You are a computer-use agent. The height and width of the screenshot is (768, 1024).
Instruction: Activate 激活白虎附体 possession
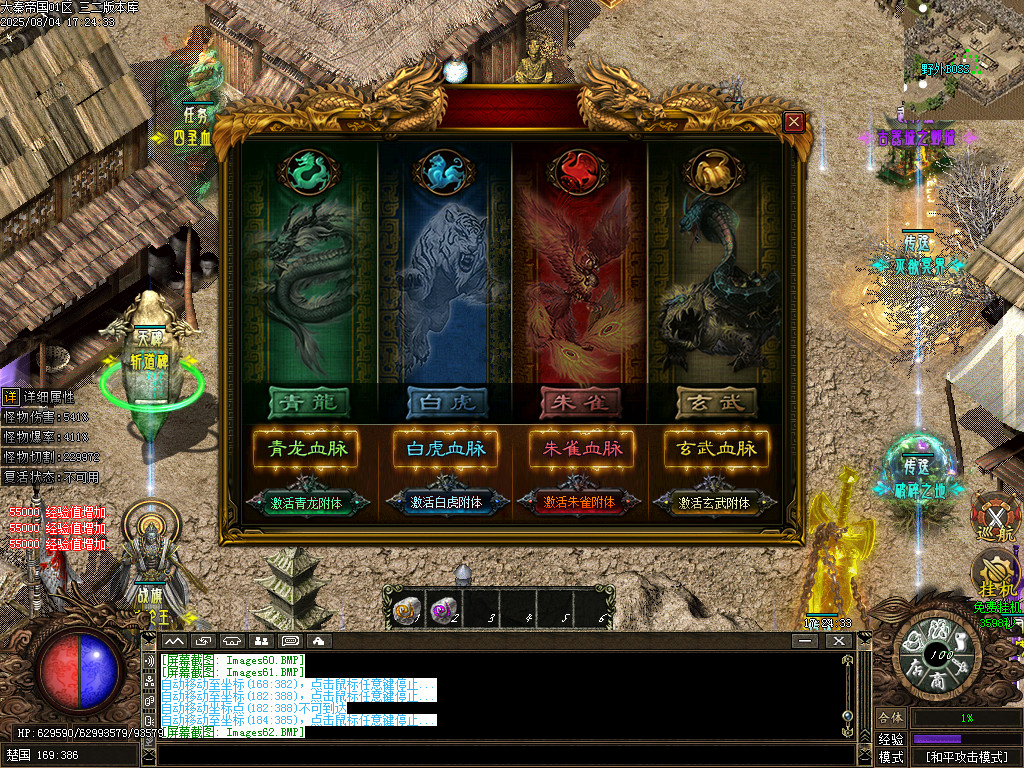pyautogui.click(x=445, y=503)
